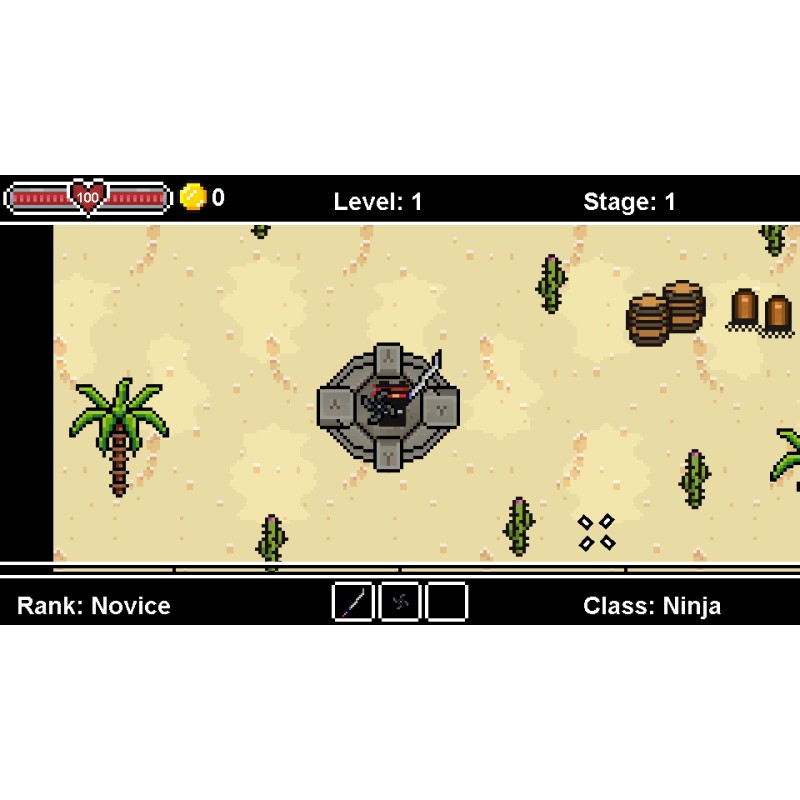This screenshot has width=800, height=800.
Task: Select the katana sword hotbar slot
Action: pos(353,602)
